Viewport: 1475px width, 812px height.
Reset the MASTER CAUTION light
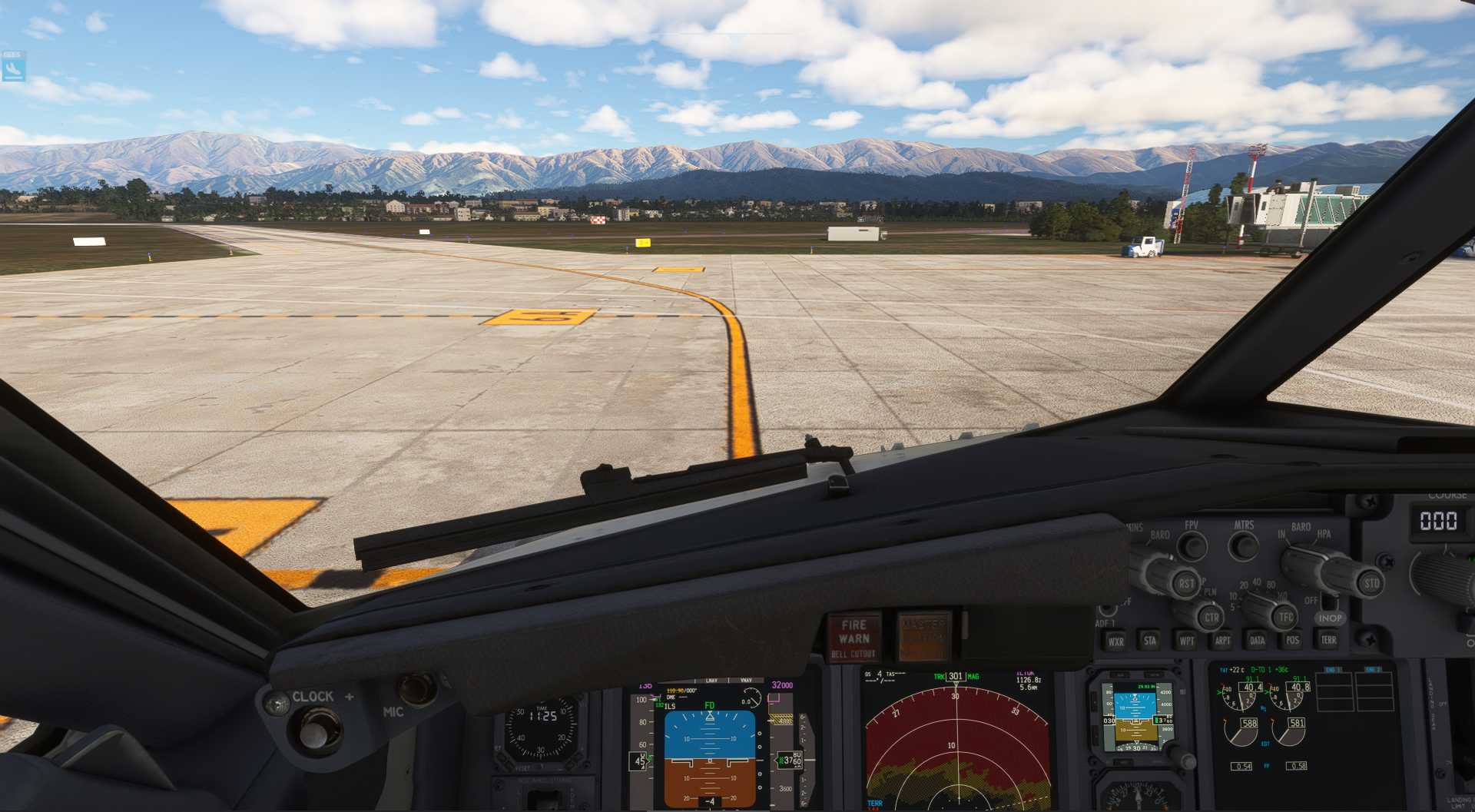pos(923,636)
